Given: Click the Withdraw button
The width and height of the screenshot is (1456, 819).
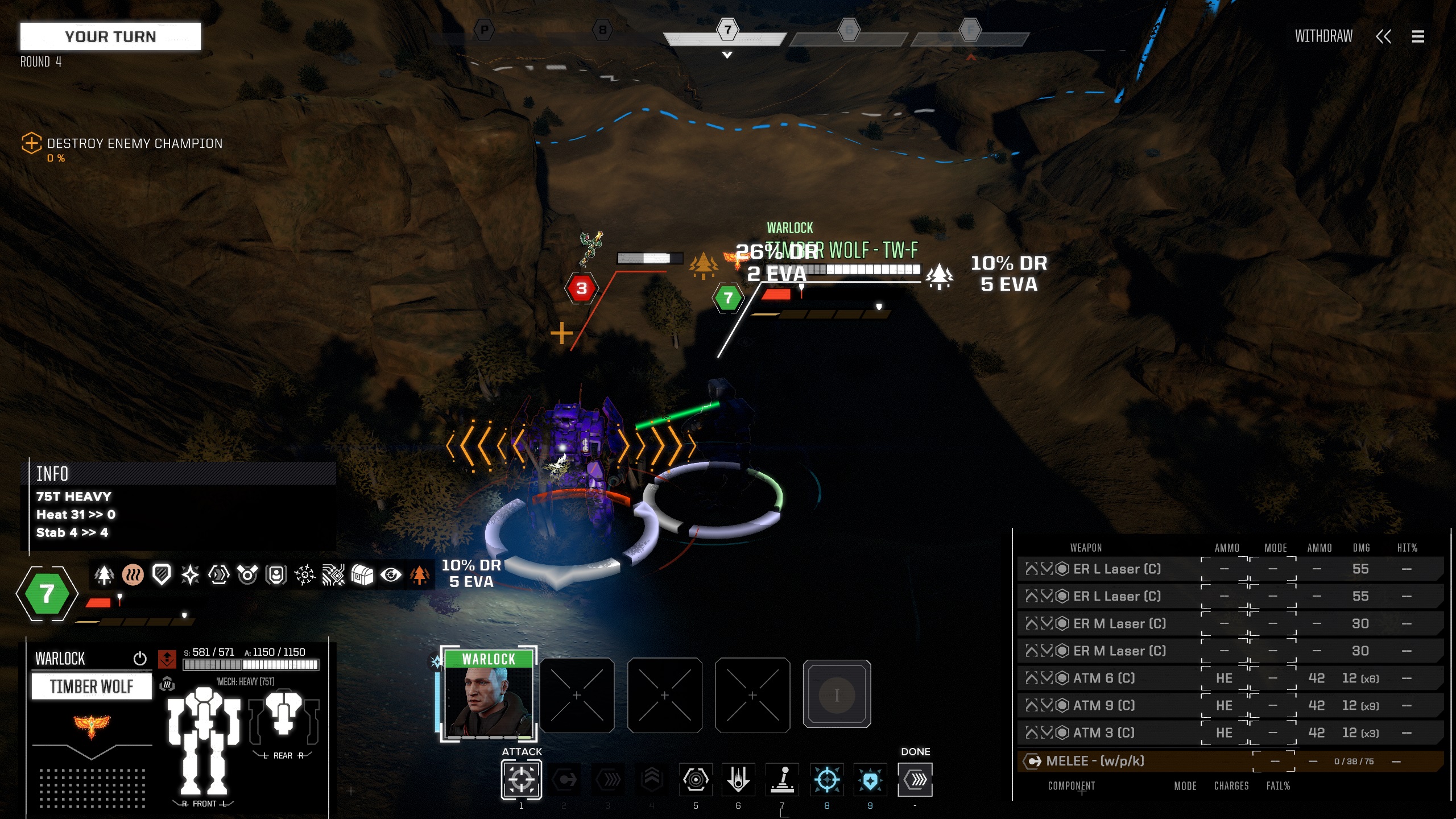Looking at the screenshot, I should click(x=1323, y=36).
